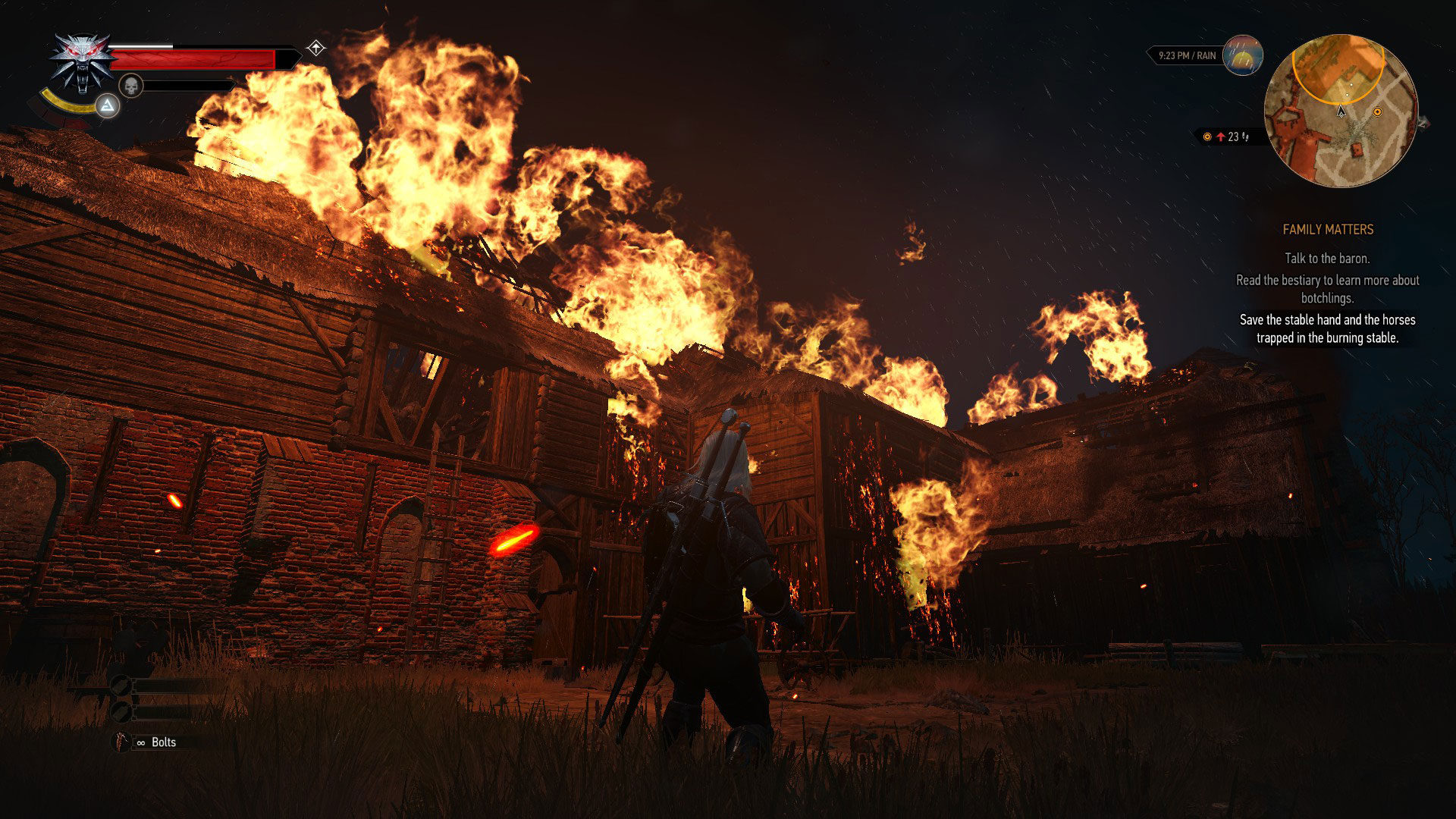The height and width of the screenshot is (819, 1456).
Task: Click the level-up arrow indicator
Action: pos(316,47)
